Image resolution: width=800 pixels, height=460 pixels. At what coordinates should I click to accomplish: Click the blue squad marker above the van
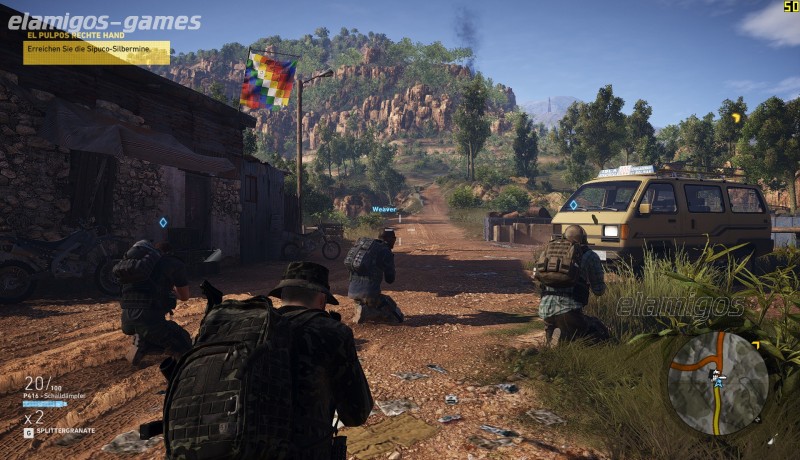pyautogui.click(x=573, y=204)
